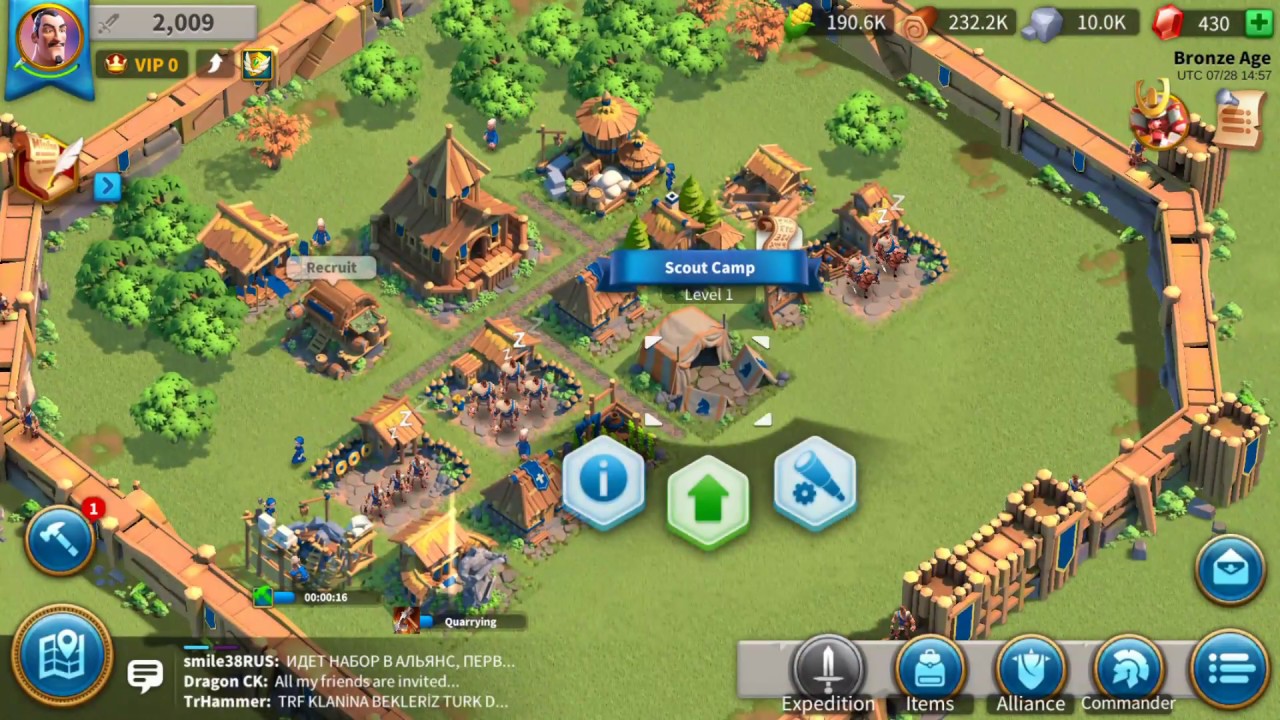Screen dimensions: 1280x720
Task: Click the Recruit button above the tavern
Action: (x=331, y=267)
